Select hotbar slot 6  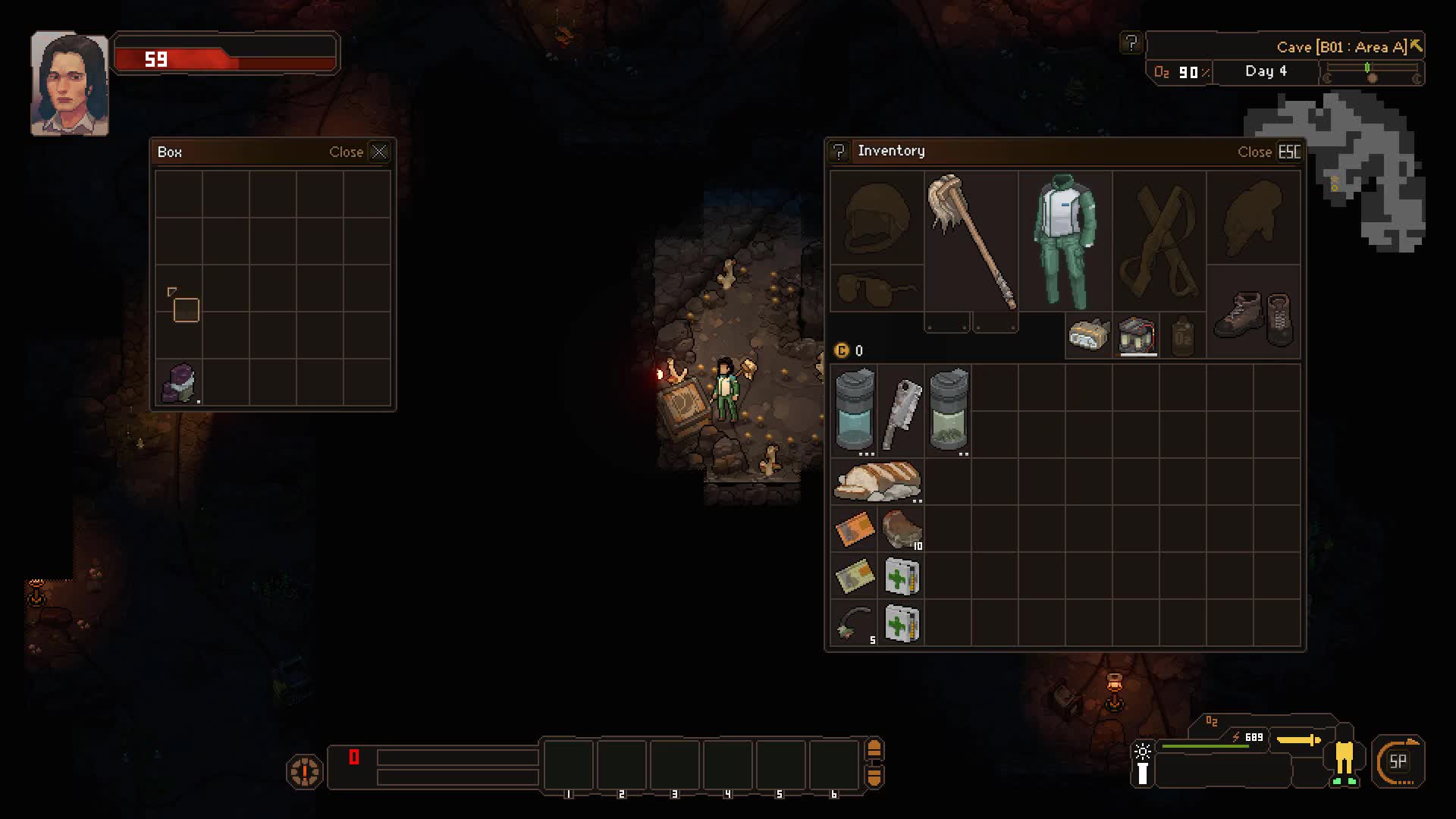point(833,766)
